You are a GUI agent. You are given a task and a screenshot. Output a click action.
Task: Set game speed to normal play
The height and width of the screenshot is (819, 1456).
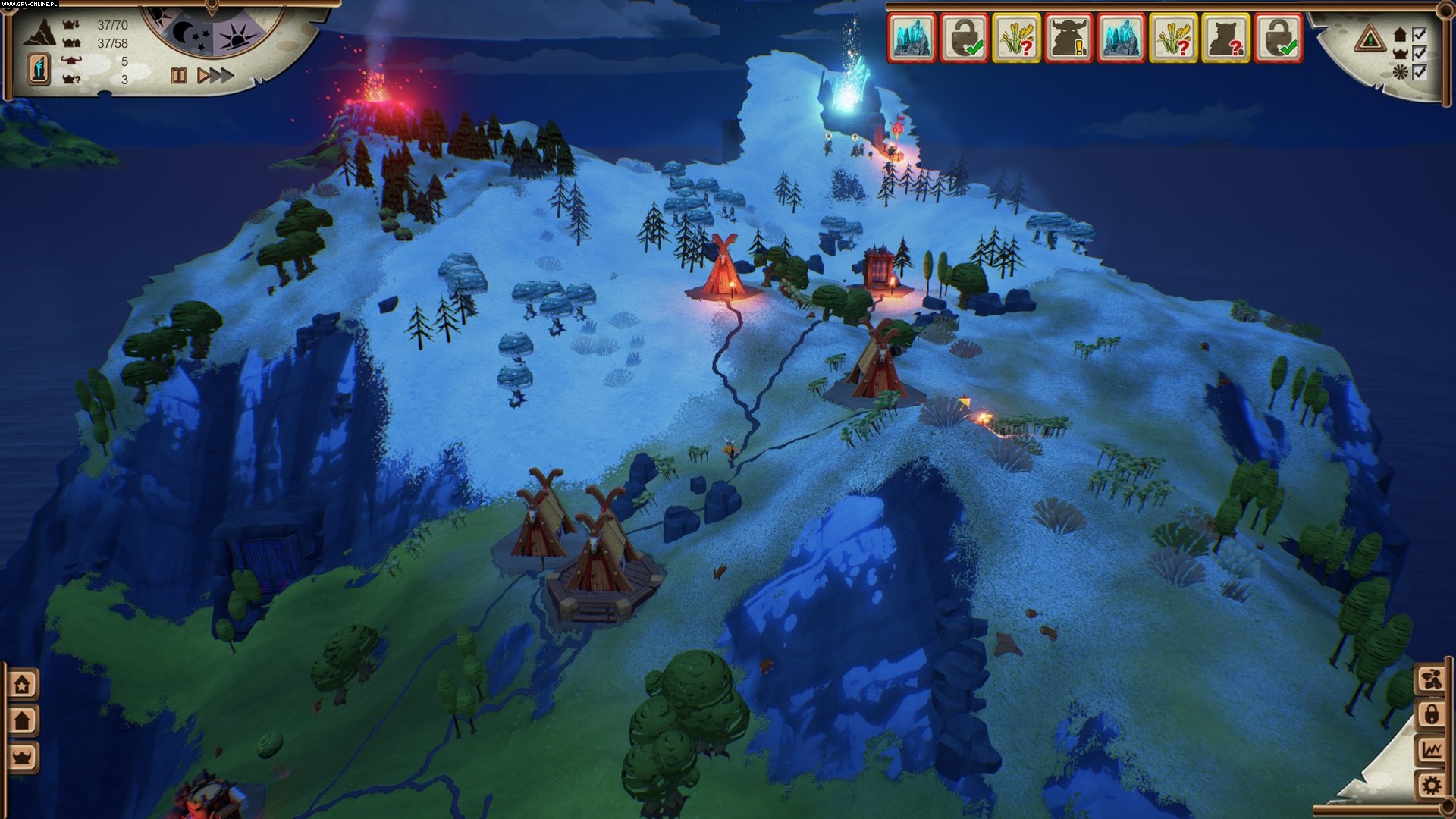pyautogui.click(x=203, y=76)
